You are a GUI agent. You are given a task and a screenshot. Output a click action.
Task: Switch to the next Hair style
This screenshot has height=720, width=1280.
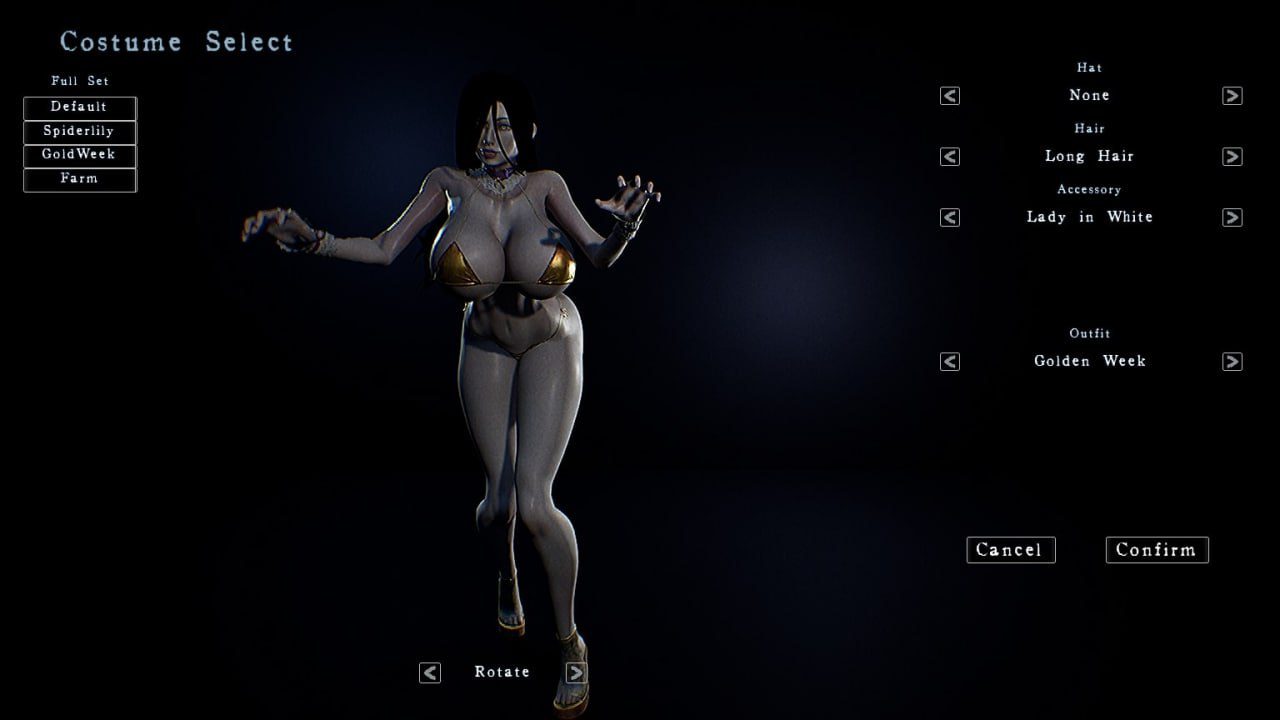1232,157
